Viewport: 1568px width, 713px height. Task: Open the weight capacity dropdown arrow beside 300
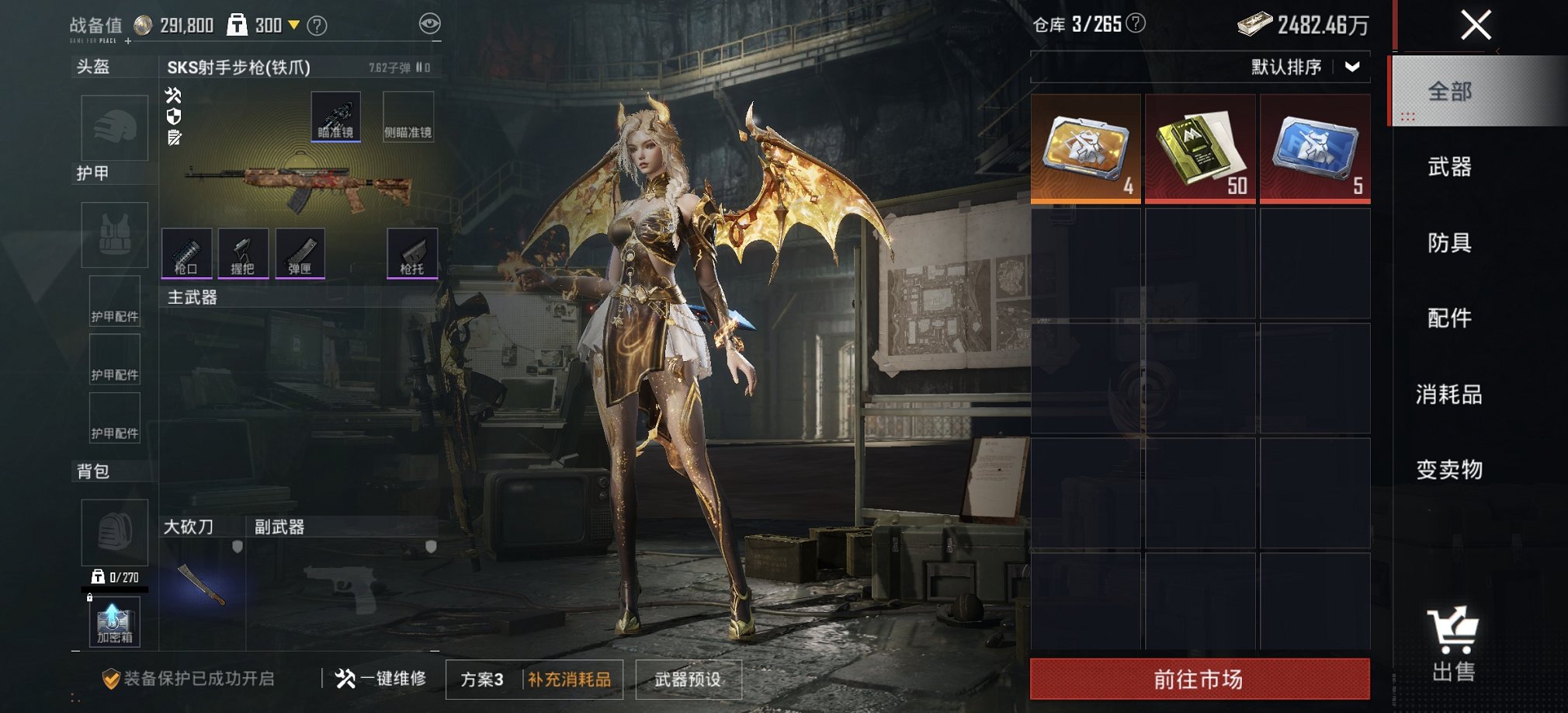(x=294, y=23)
